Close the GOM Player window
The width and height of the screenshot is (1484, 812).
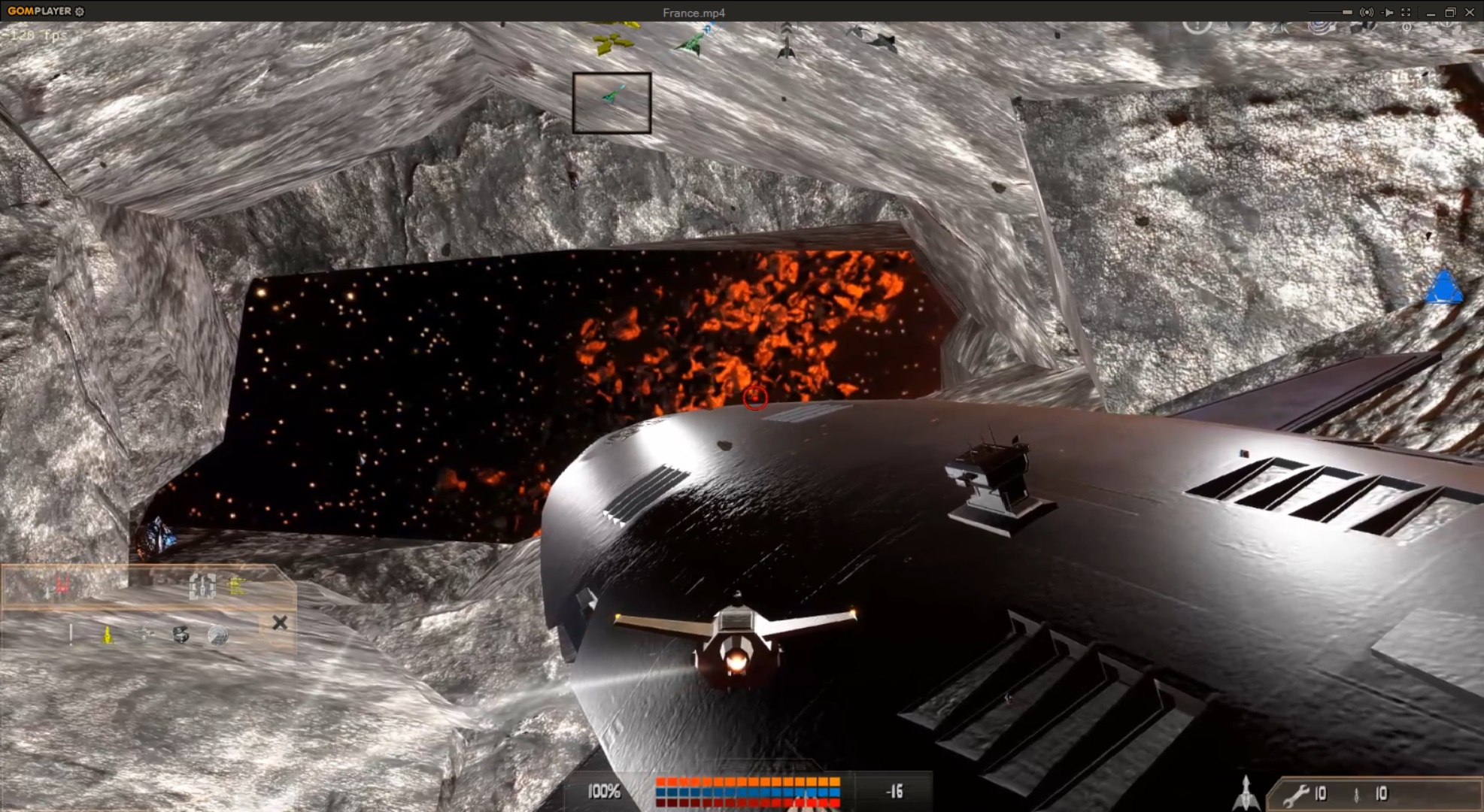coord(1470,12)
